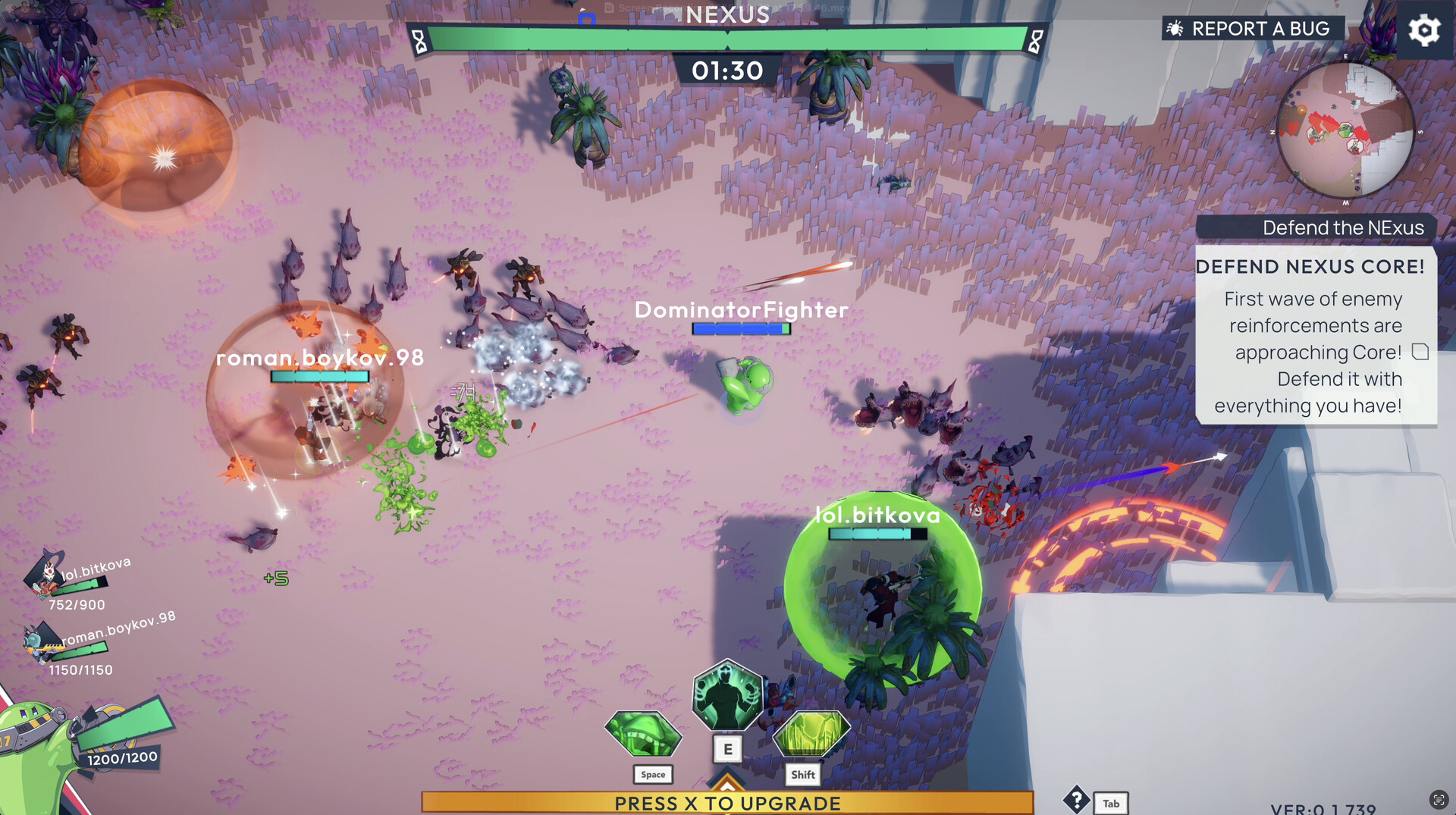1456x815 pixels.
Task: Click the note icon next to the Core objective
Action: 1420,352
